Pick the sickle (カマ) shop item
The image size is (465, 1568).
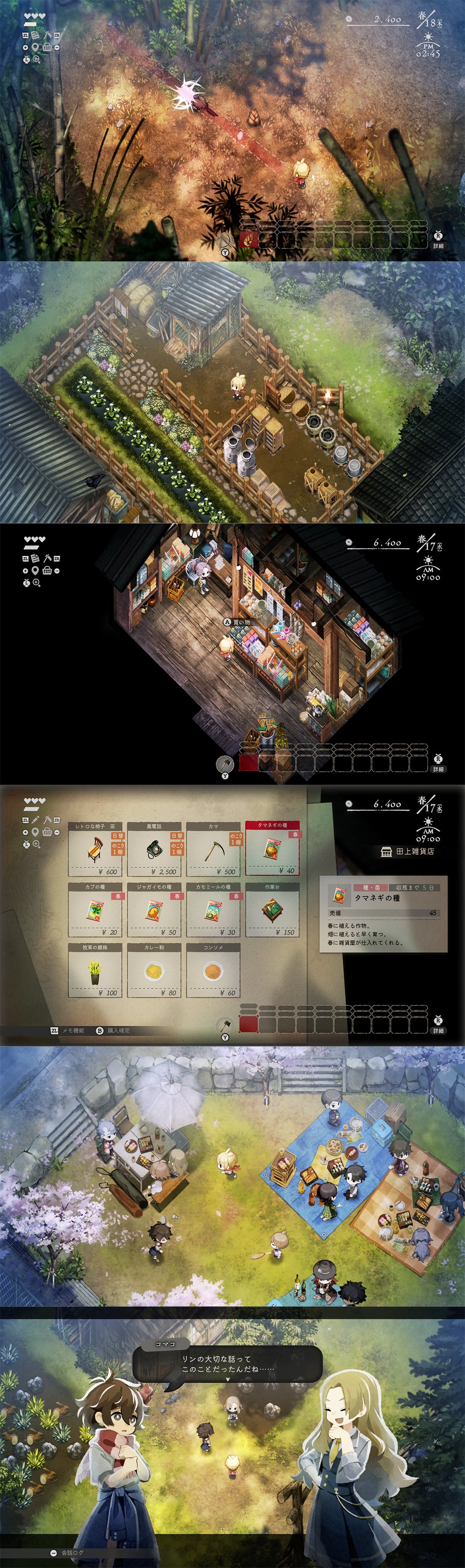click(x=213, y=849)
